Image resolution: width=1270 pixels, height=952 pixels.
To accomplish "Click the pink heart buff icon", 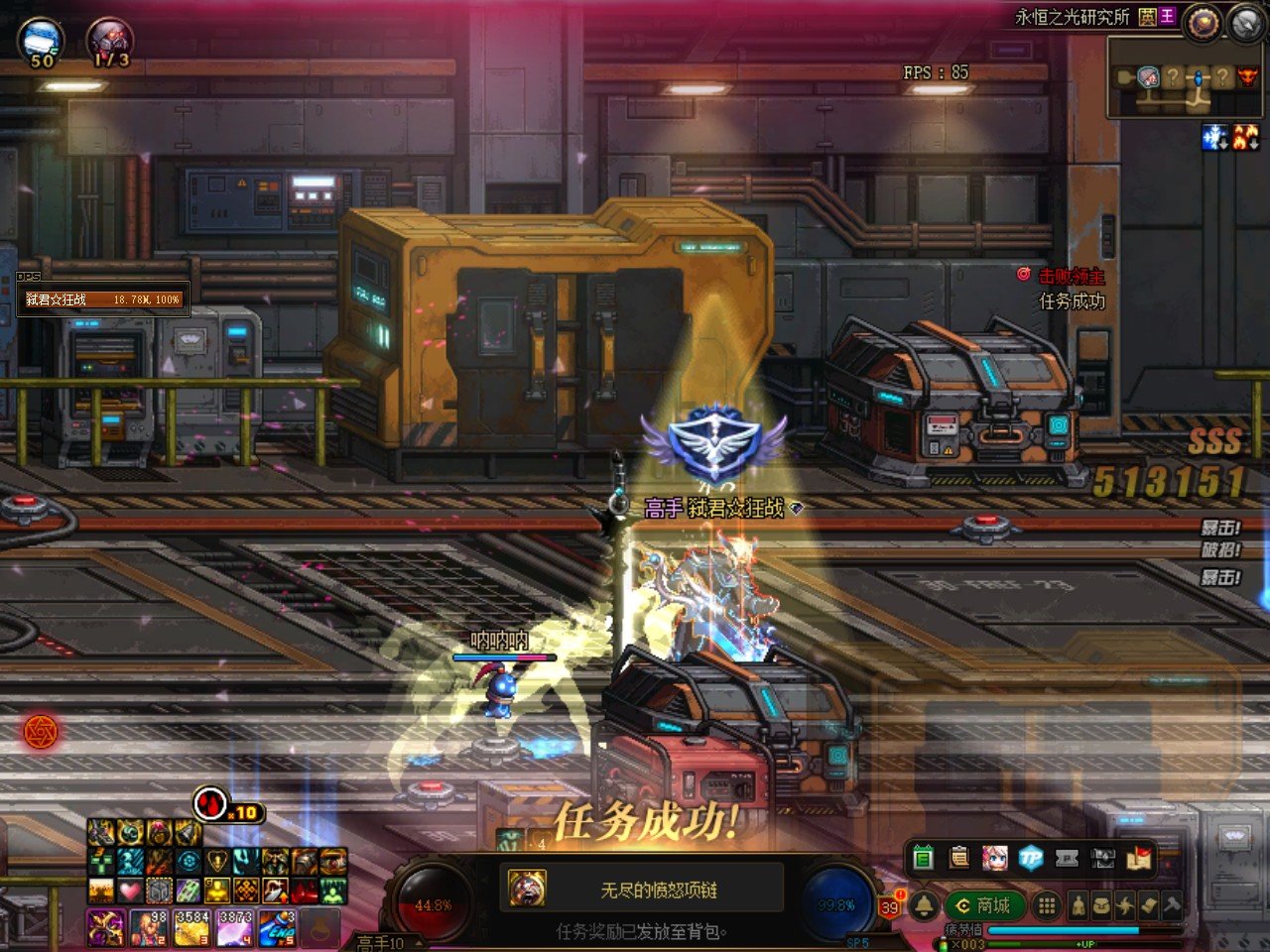I will [x=130, y=890].
